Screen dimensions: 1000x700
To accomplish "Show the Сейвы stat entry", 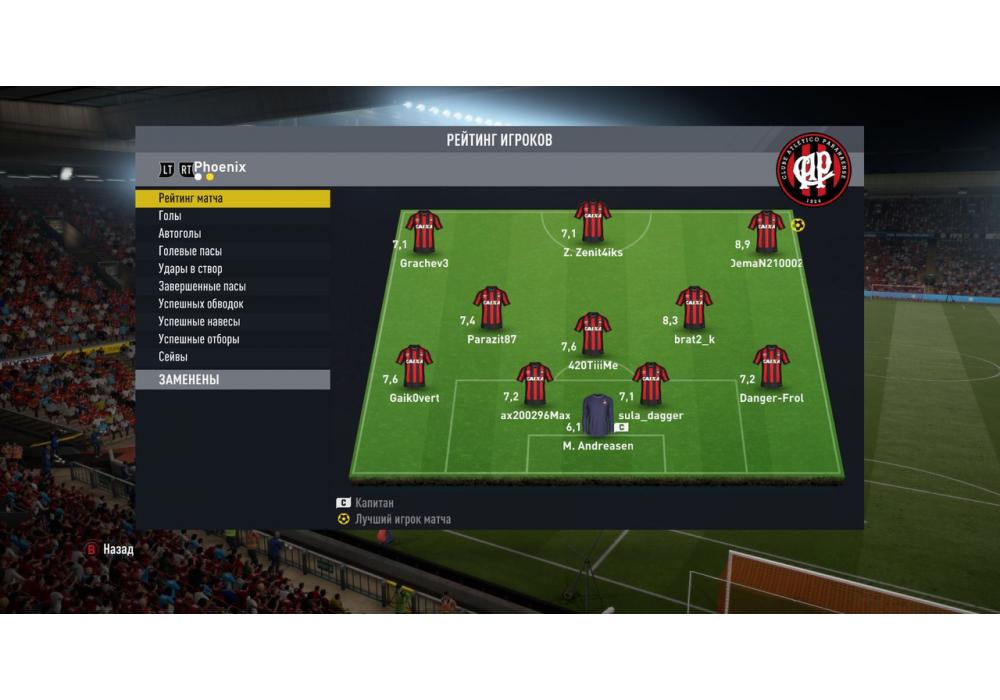I will pyautogui.click(x=232, y=357).
